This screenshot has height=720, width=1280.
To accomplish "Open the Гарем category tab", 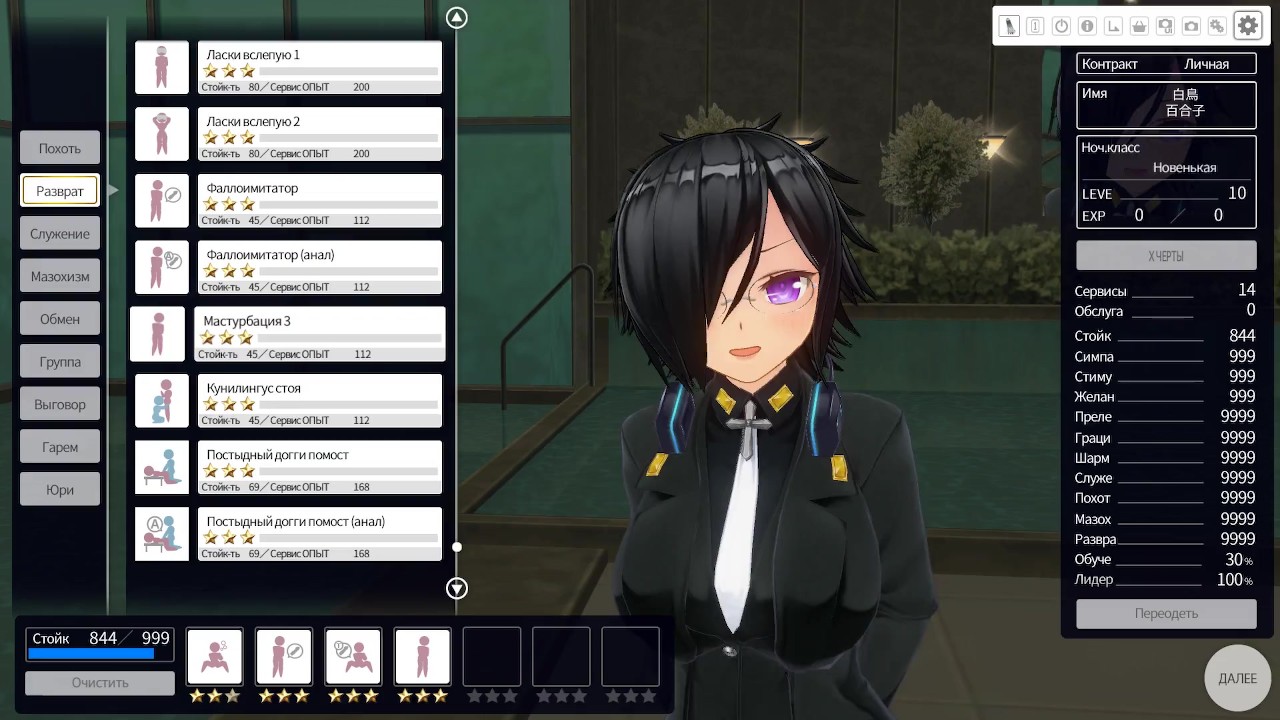I will click(60, 447).
